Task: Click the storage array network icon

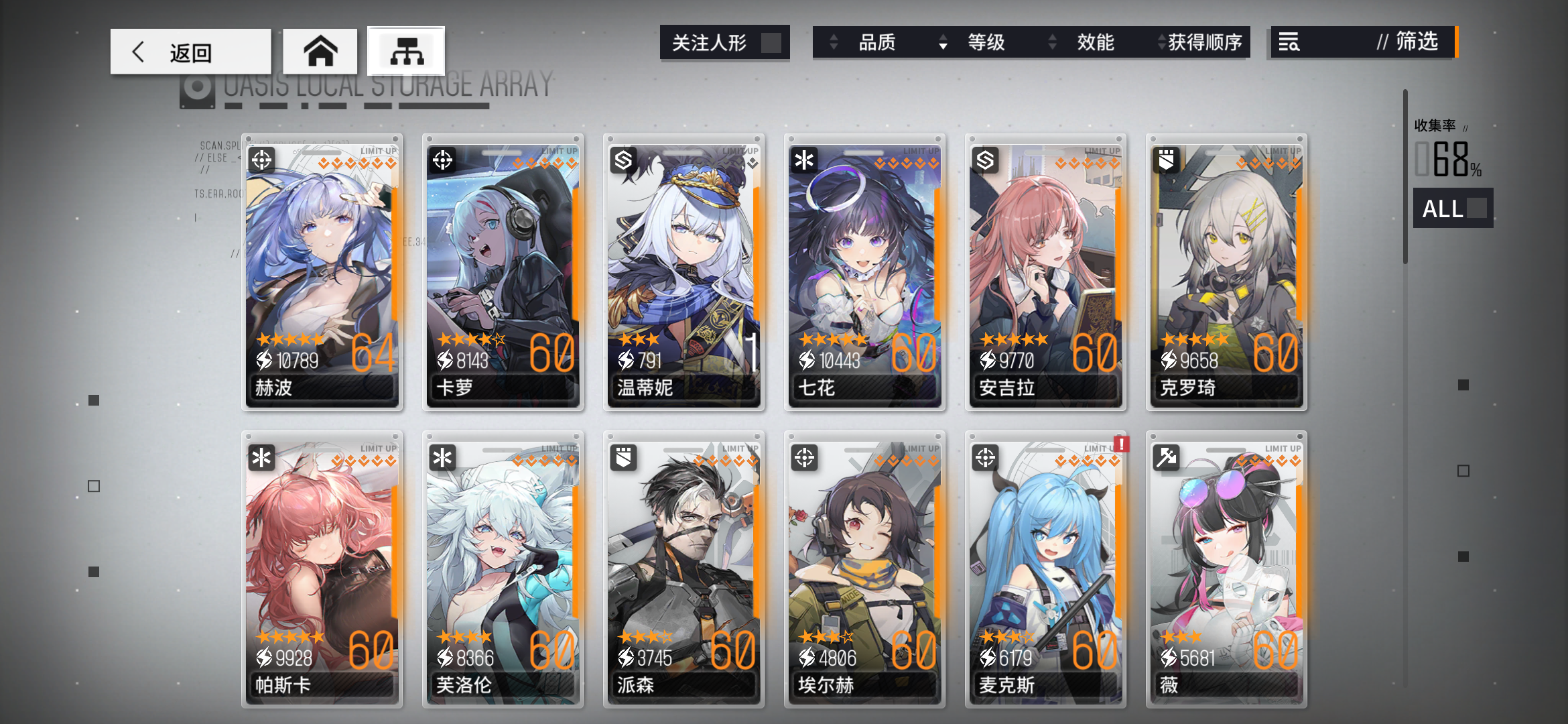Action: 406,50
